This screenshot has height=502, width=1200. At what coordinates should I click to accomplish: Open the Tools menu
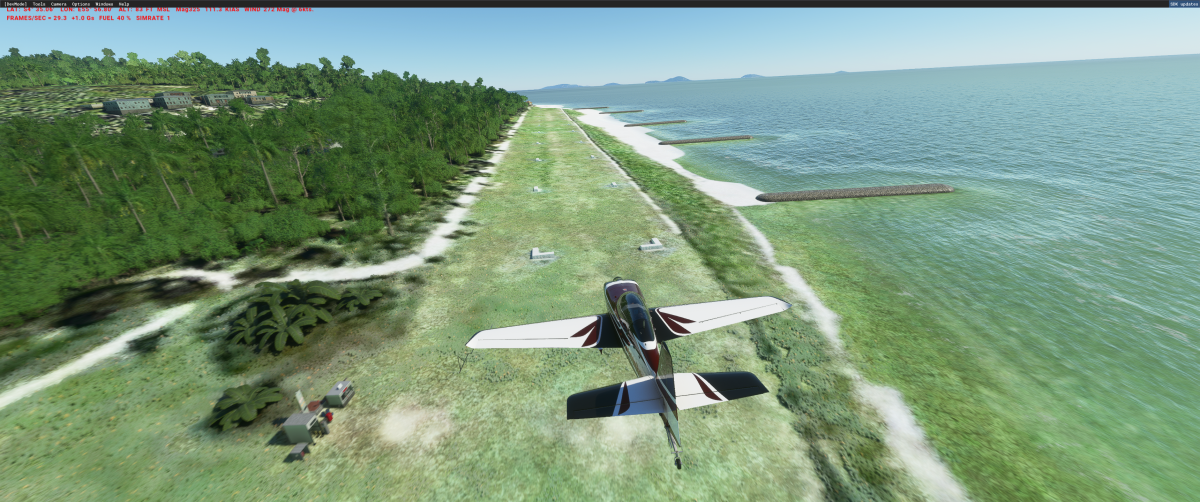39,4
